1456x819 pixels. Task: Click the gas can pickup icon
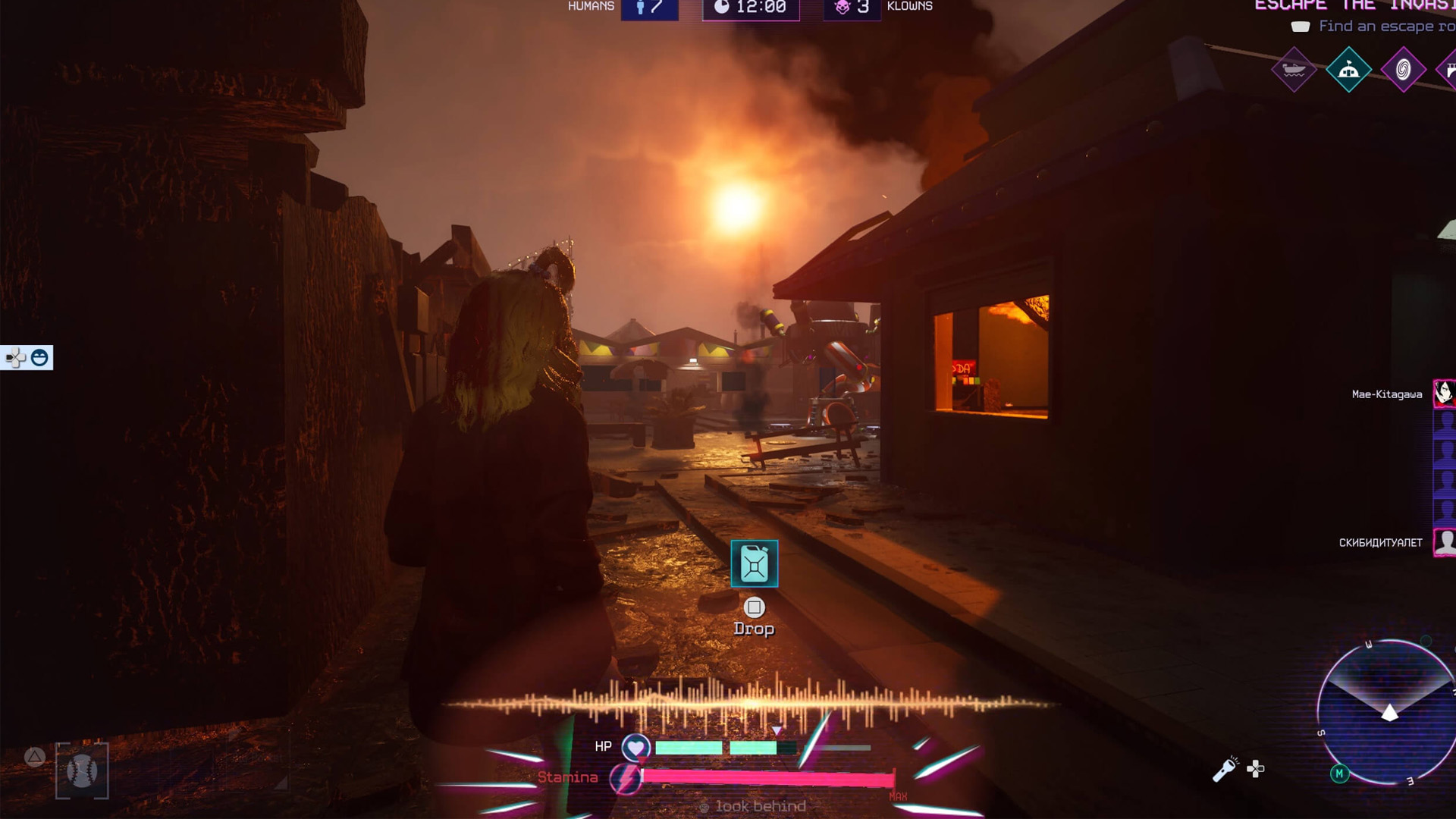(x=753, y=563)
